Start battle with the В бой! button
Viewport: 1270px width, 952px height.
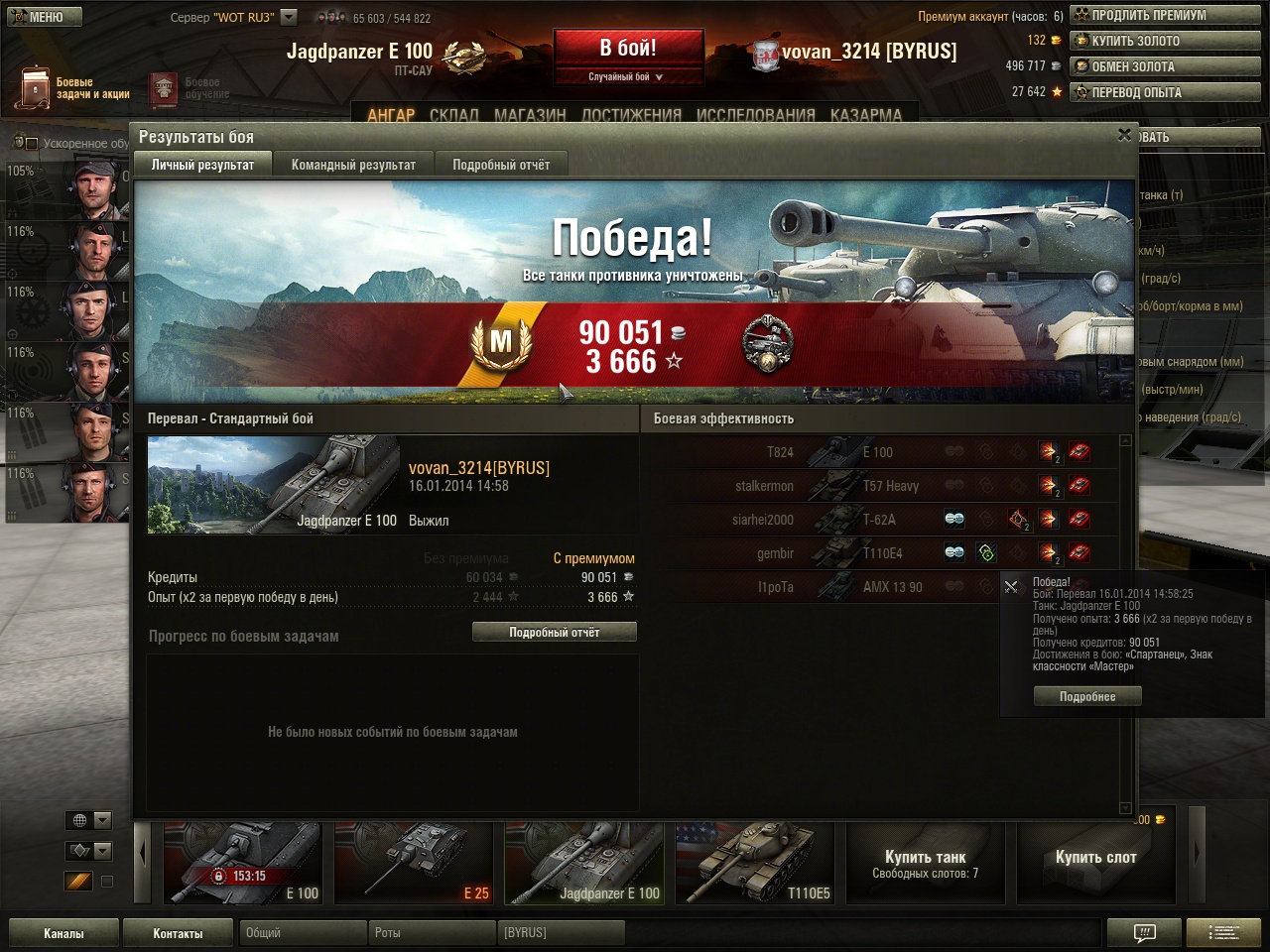click(x=628, y=48)
